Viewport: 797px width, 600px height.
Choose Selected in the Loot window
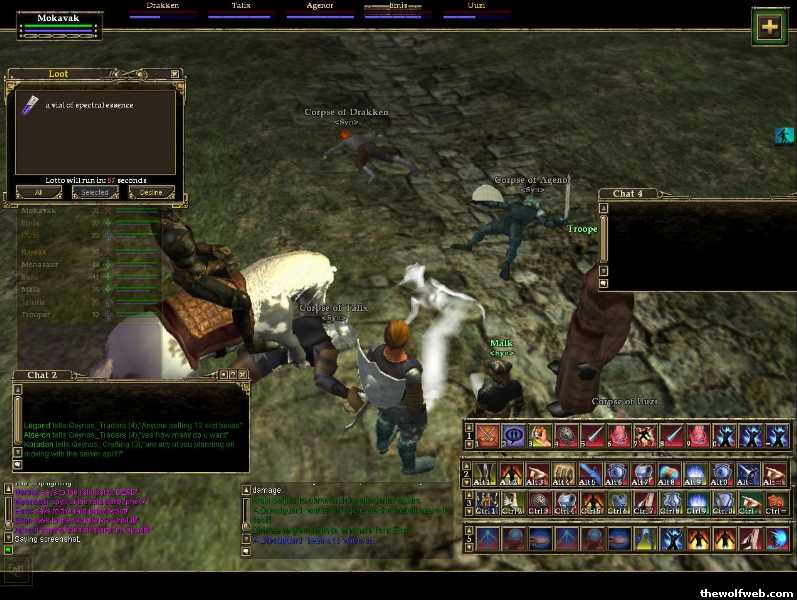coord(94,192)
